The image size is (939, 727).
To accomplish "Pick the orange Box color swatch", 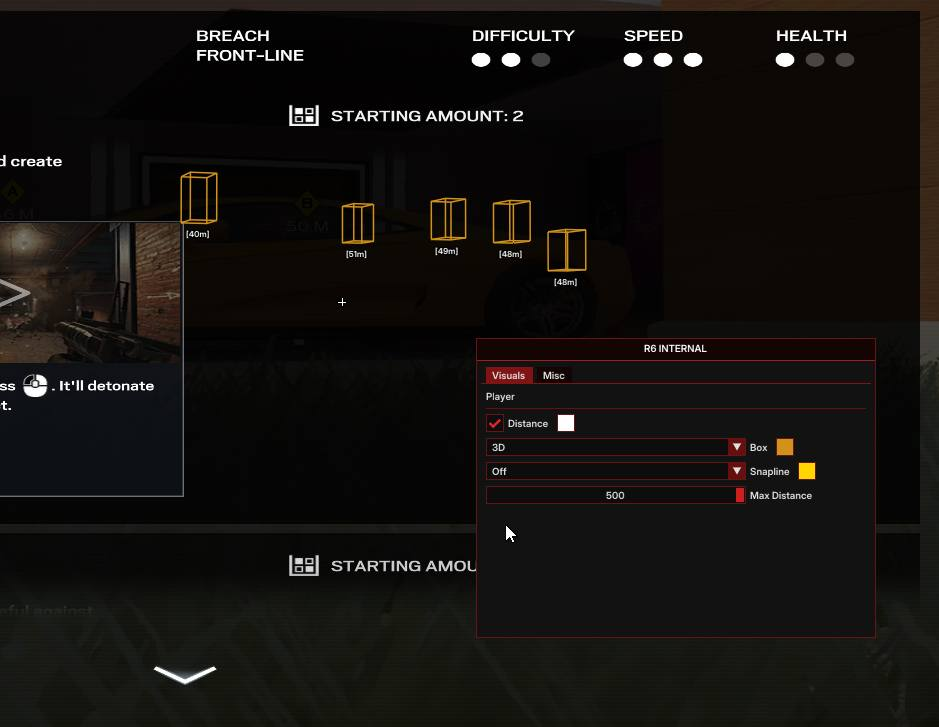I will 785,447.
